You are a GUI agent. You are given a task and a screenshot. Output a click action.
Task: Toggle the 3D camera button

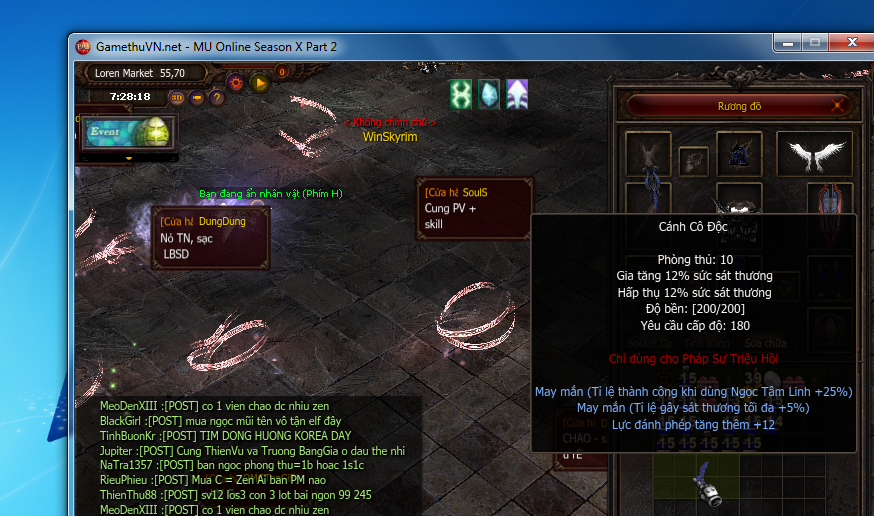point(177,97)
